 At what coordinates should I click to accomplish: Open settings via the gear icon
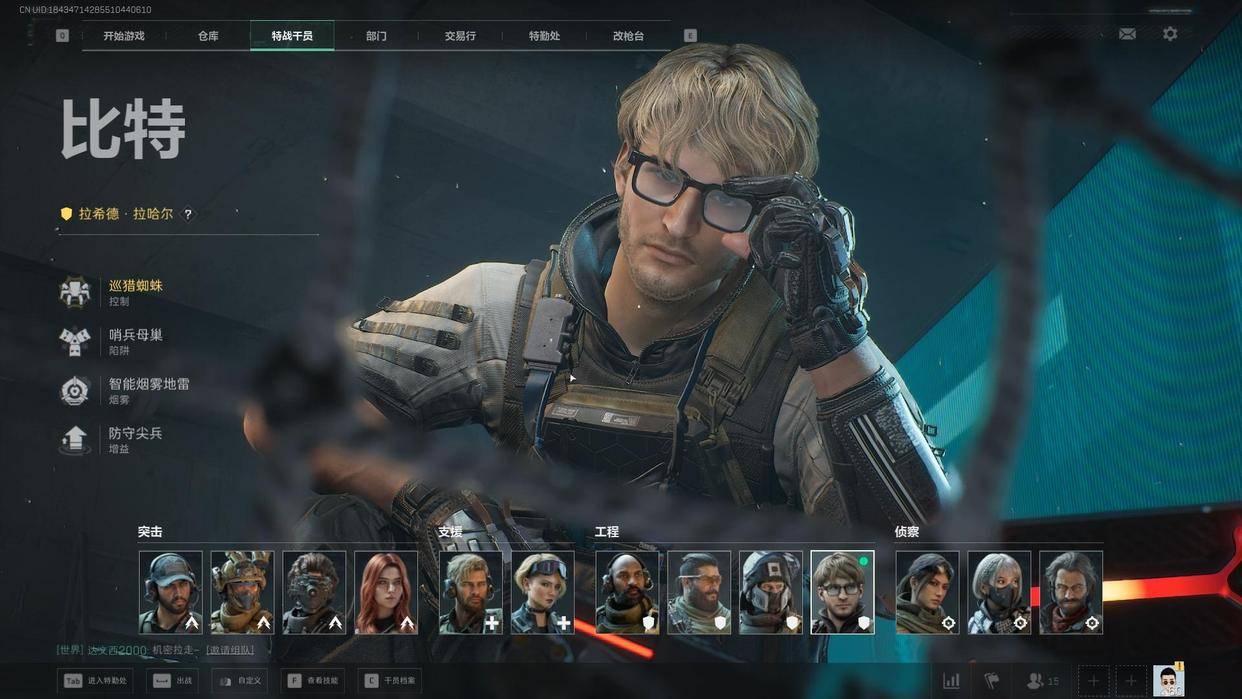click(x=1170, y=34)
